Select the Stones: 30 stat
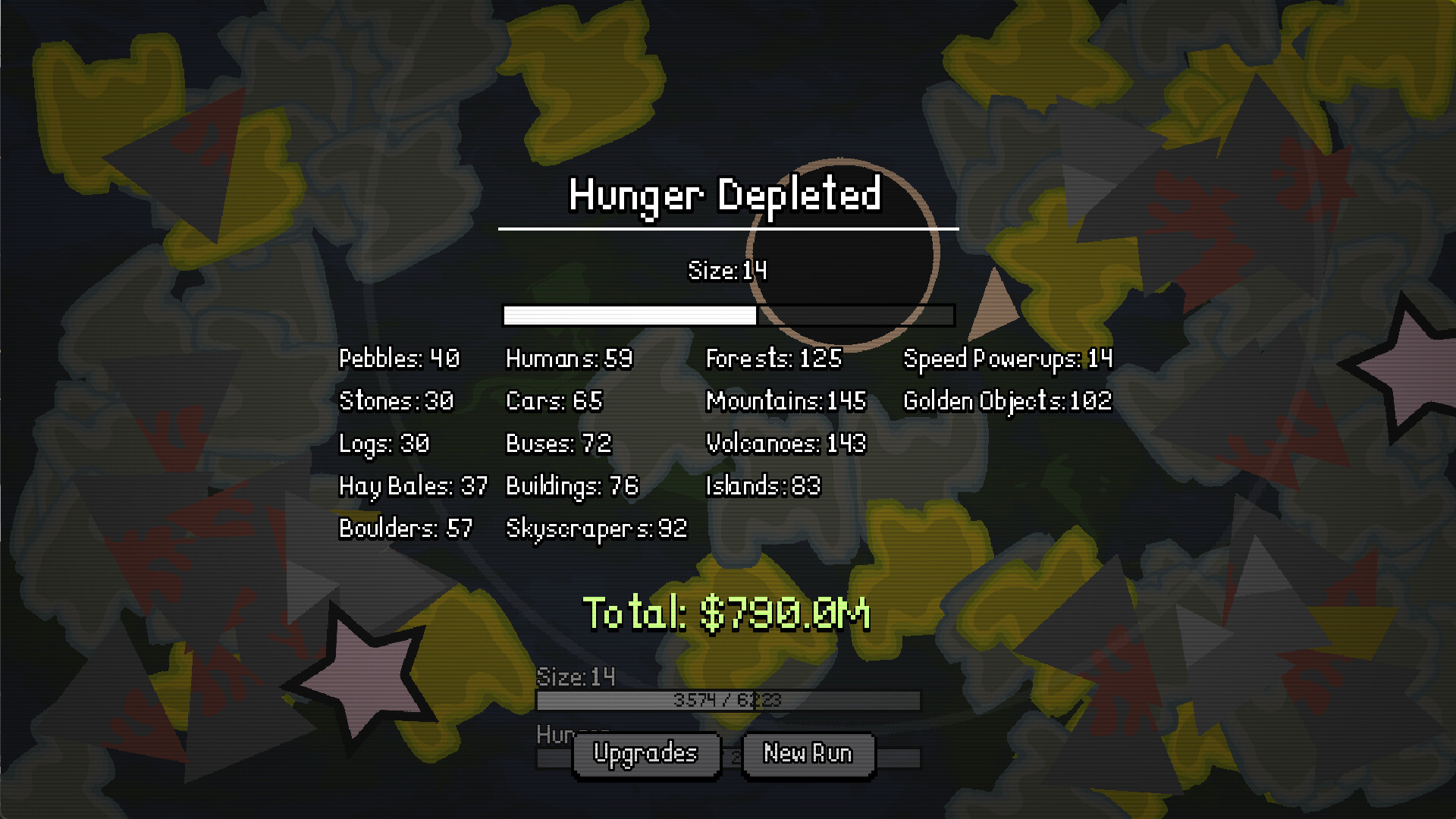 395,401
